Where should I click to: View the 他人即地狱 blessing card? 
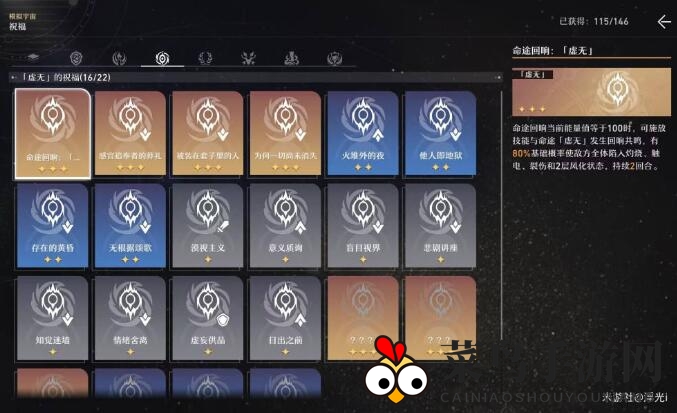click(439, 133)
